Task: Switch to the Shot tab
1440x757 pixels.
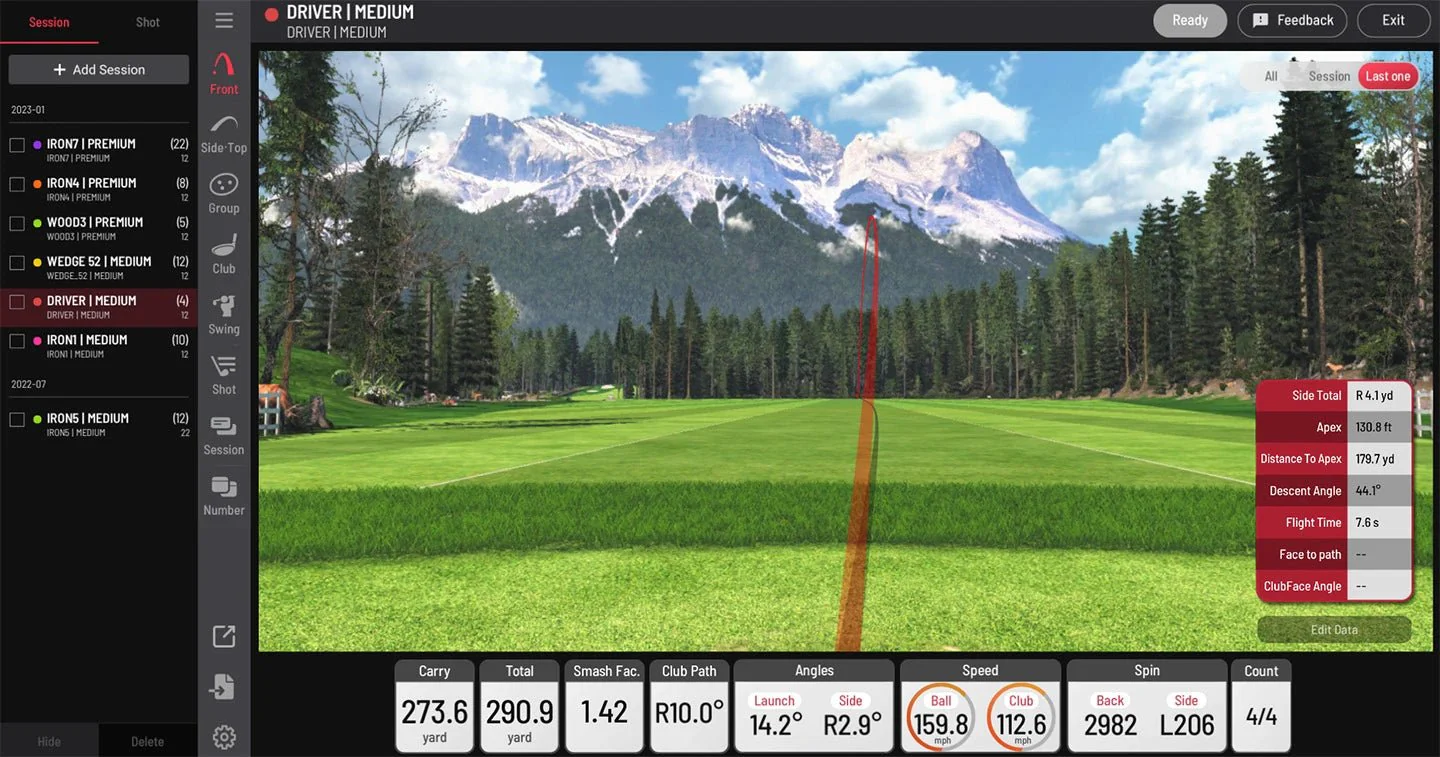Action: tap(147, 20)
